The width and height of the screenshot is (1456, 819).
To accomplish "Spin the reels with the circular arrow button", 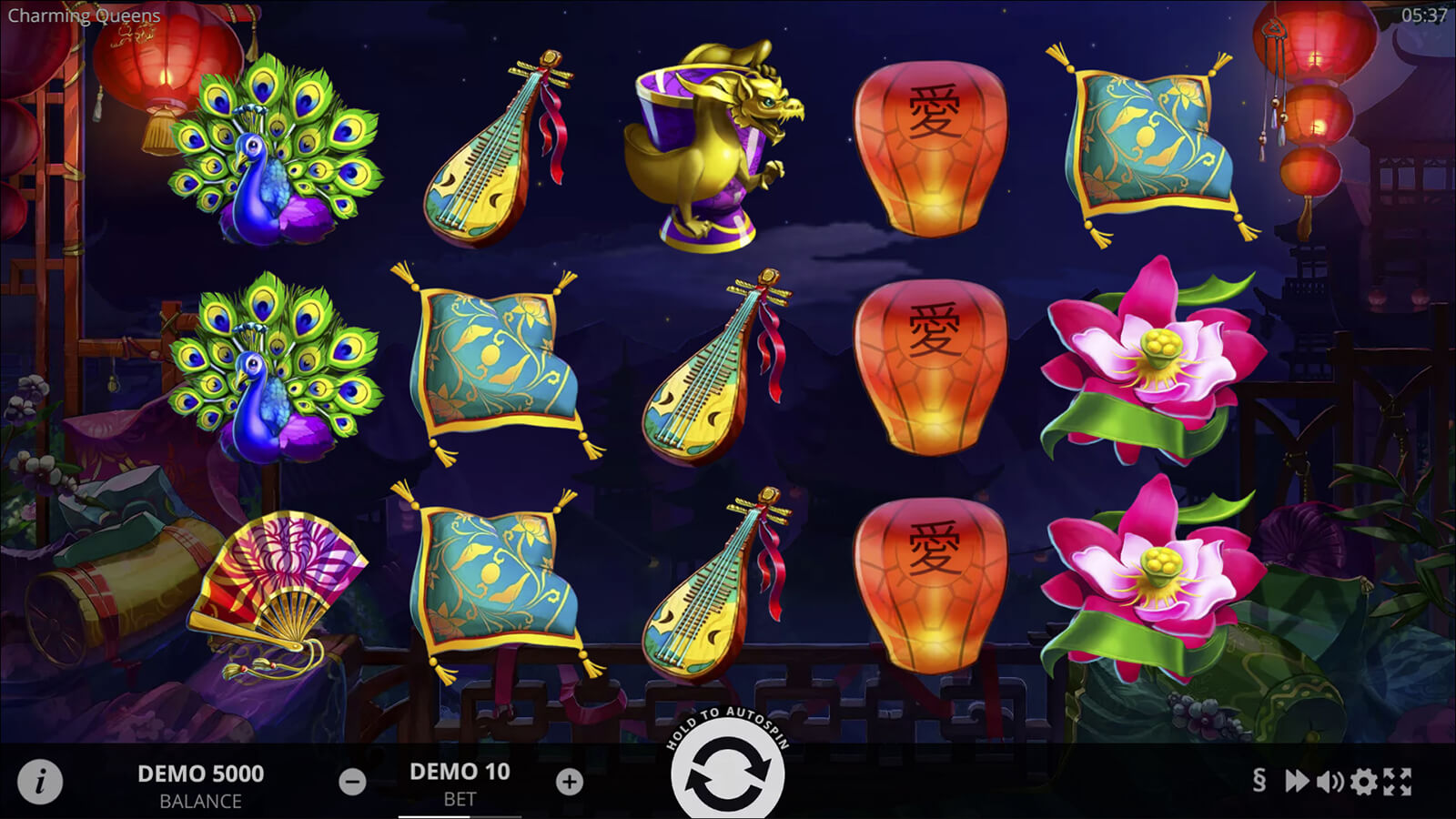I will (x=727, y=776).
